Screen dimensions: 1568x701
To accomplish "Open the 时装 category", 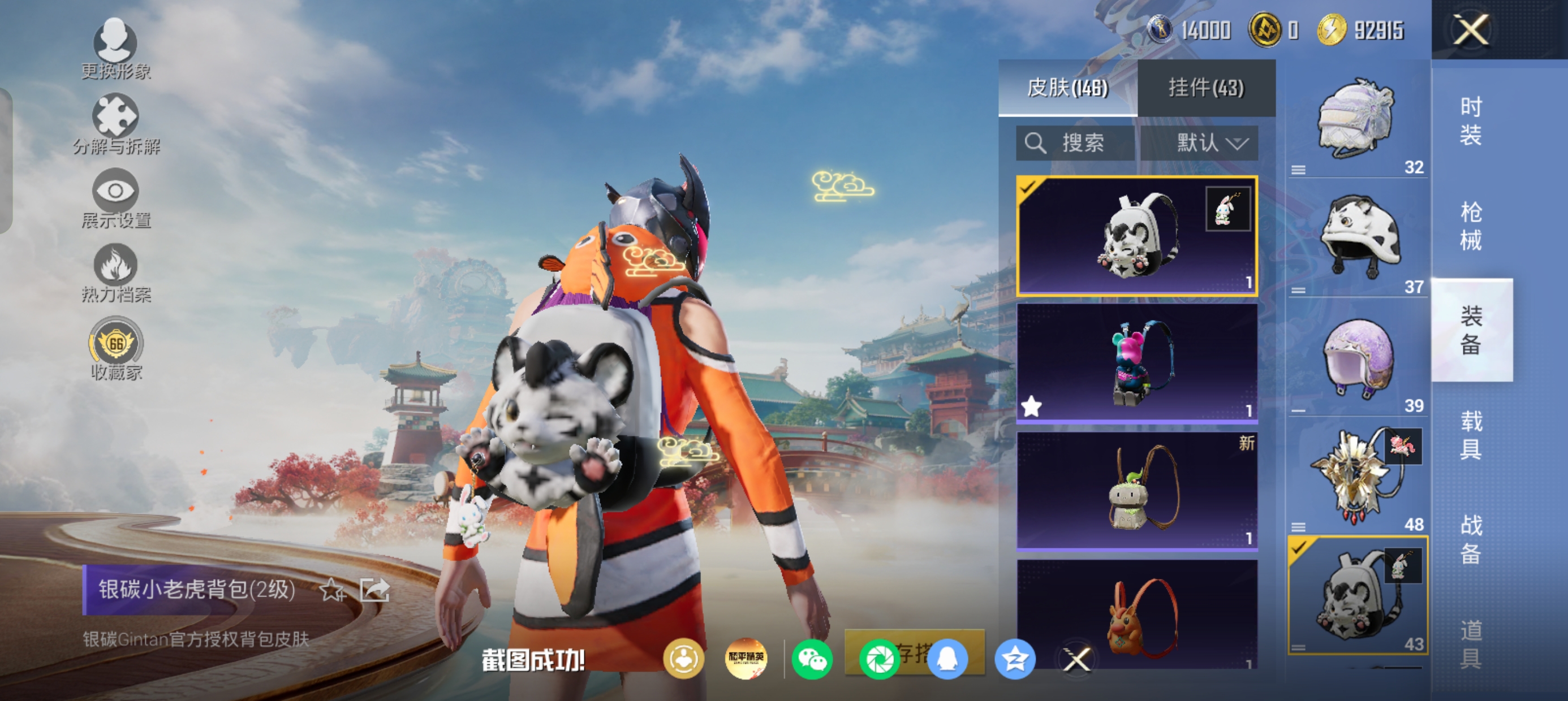I will point(1471,121).
